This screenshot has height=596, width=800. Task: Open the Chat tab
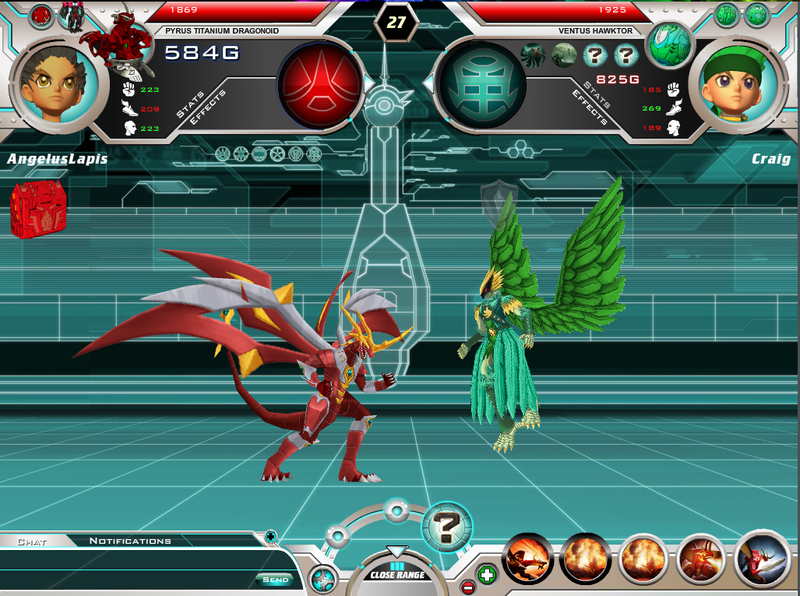[x=32, y=542]
